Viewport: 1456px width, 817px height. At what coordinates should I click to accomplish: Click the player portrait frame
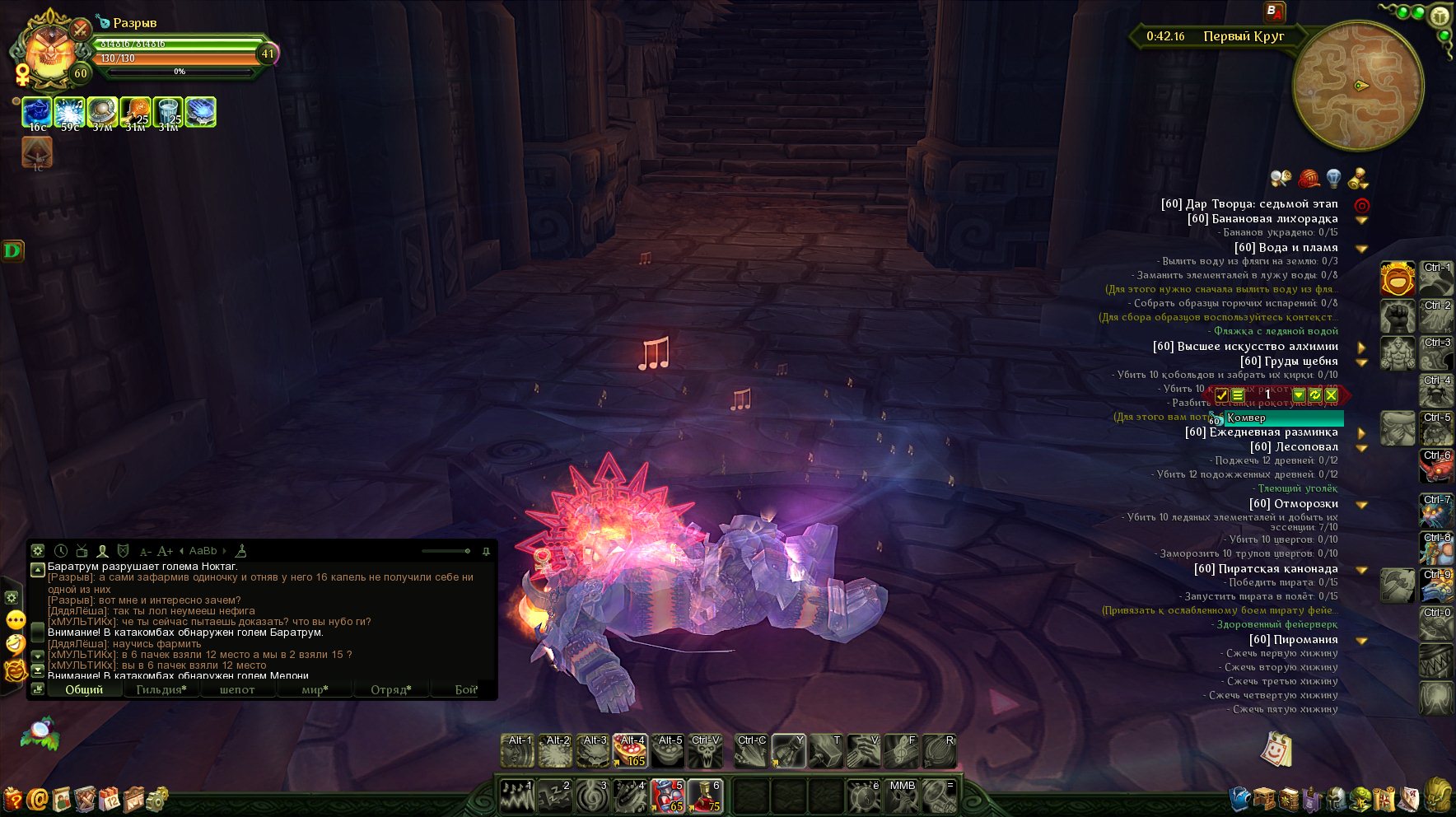pyautogui.click(x=49, y=51)
